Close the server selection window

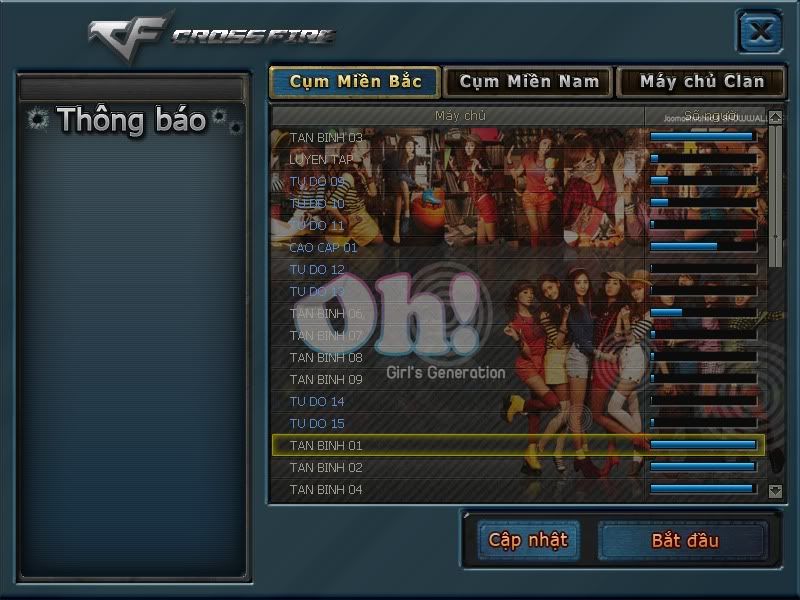[760, 31]
